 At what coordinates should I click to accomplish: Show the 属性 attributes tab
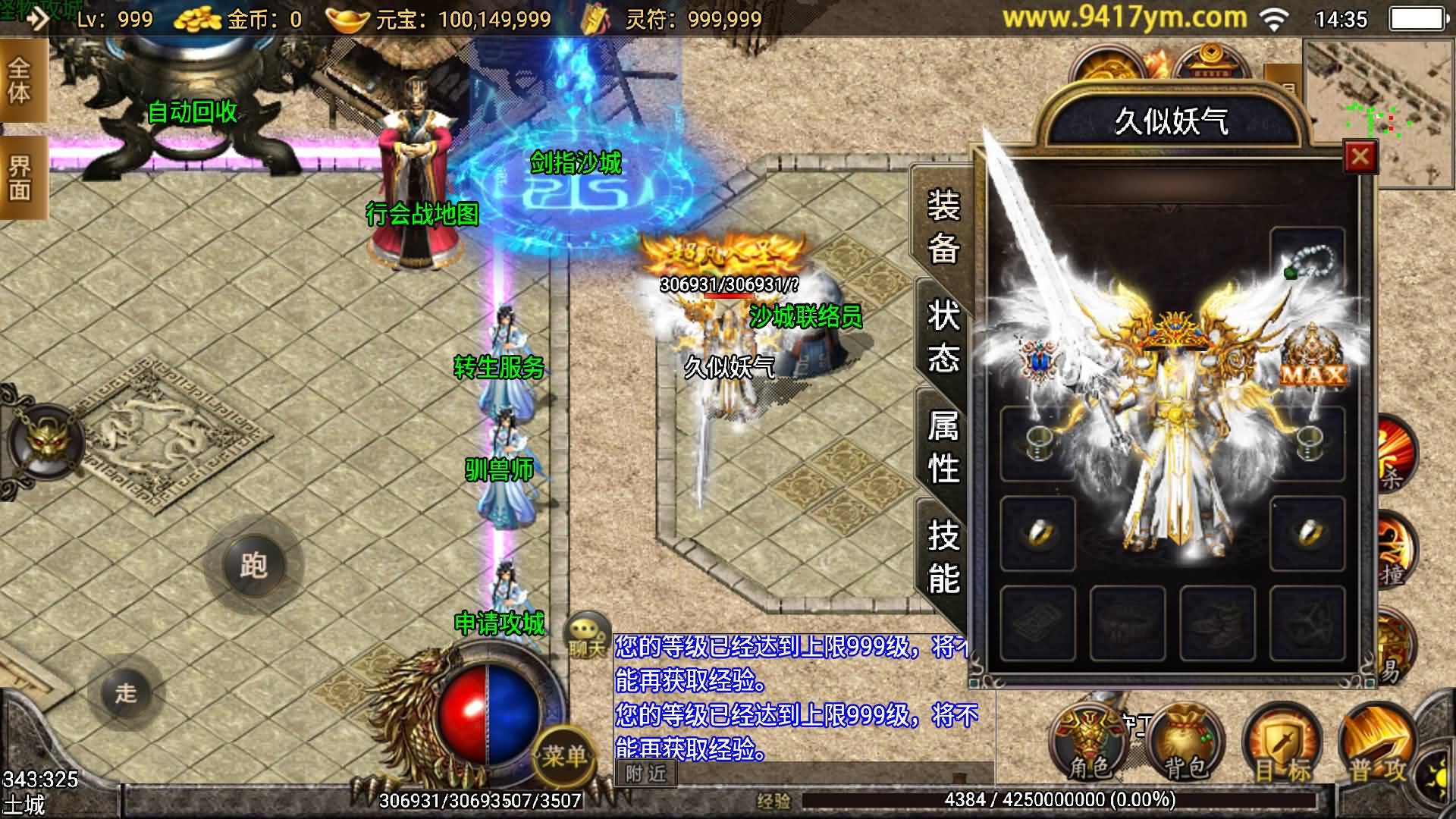[x=943, y=447]
